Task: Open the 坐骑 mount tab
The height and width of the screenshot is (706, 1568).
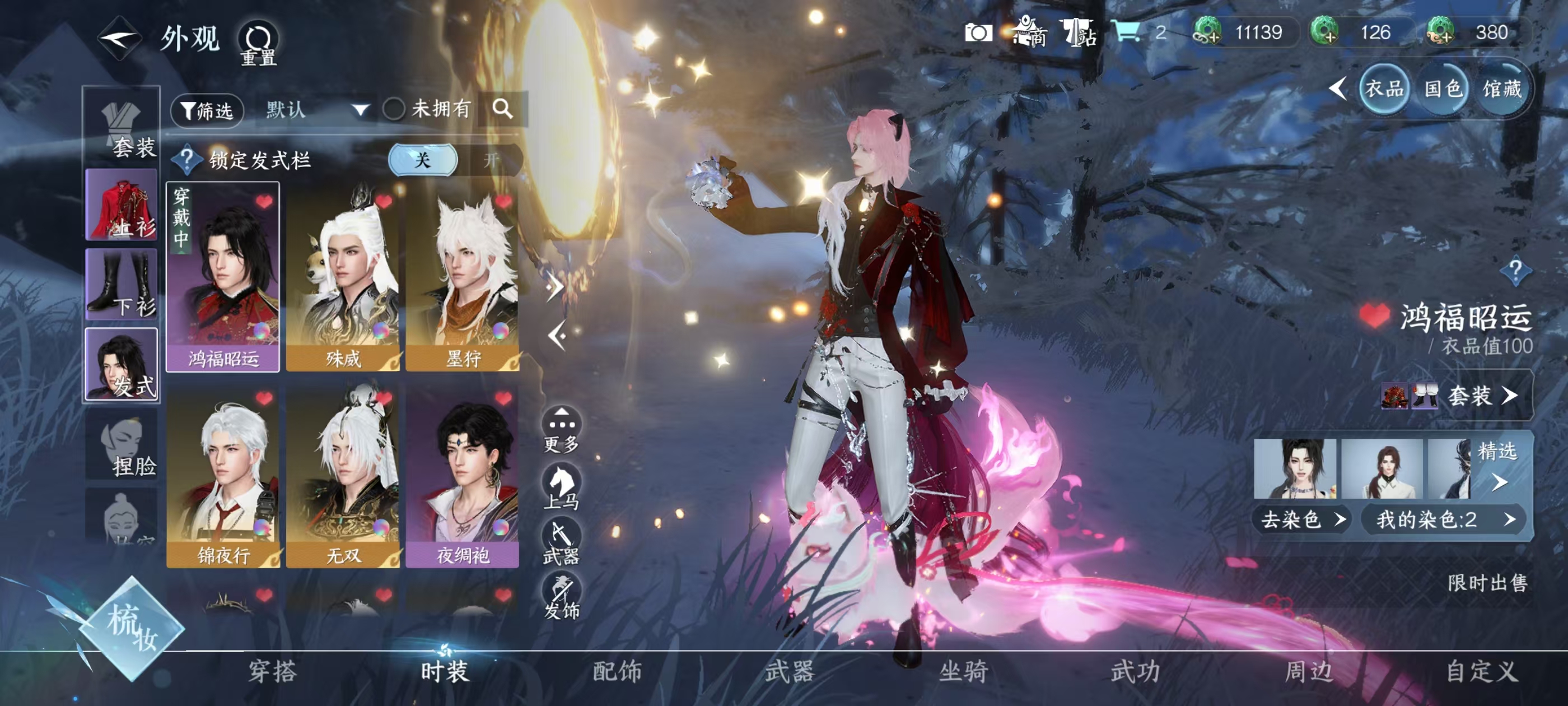Action: pos(963,671)
